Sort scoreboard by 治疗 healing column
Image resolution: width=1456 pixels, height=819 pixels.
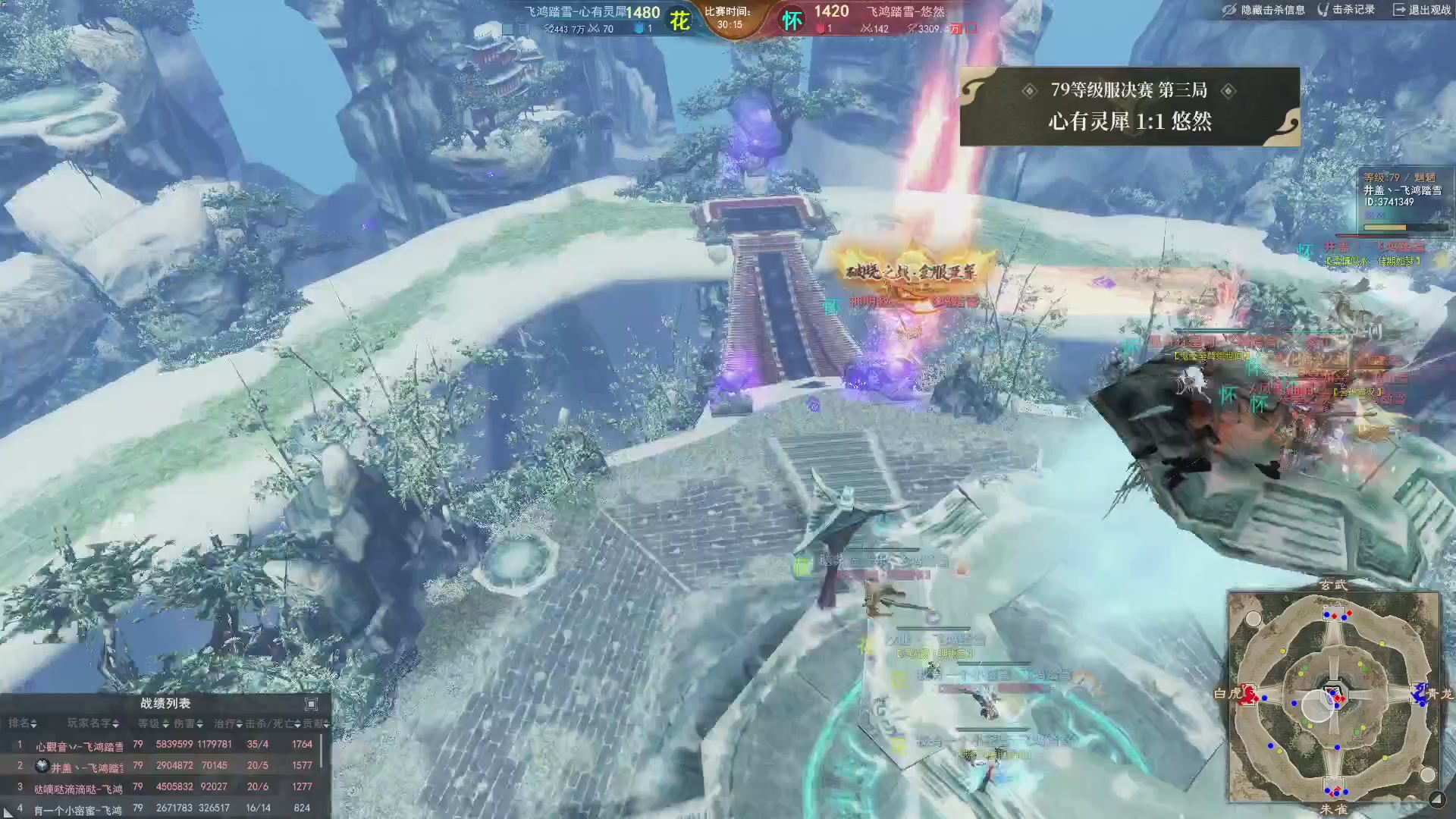coord(227,723)
